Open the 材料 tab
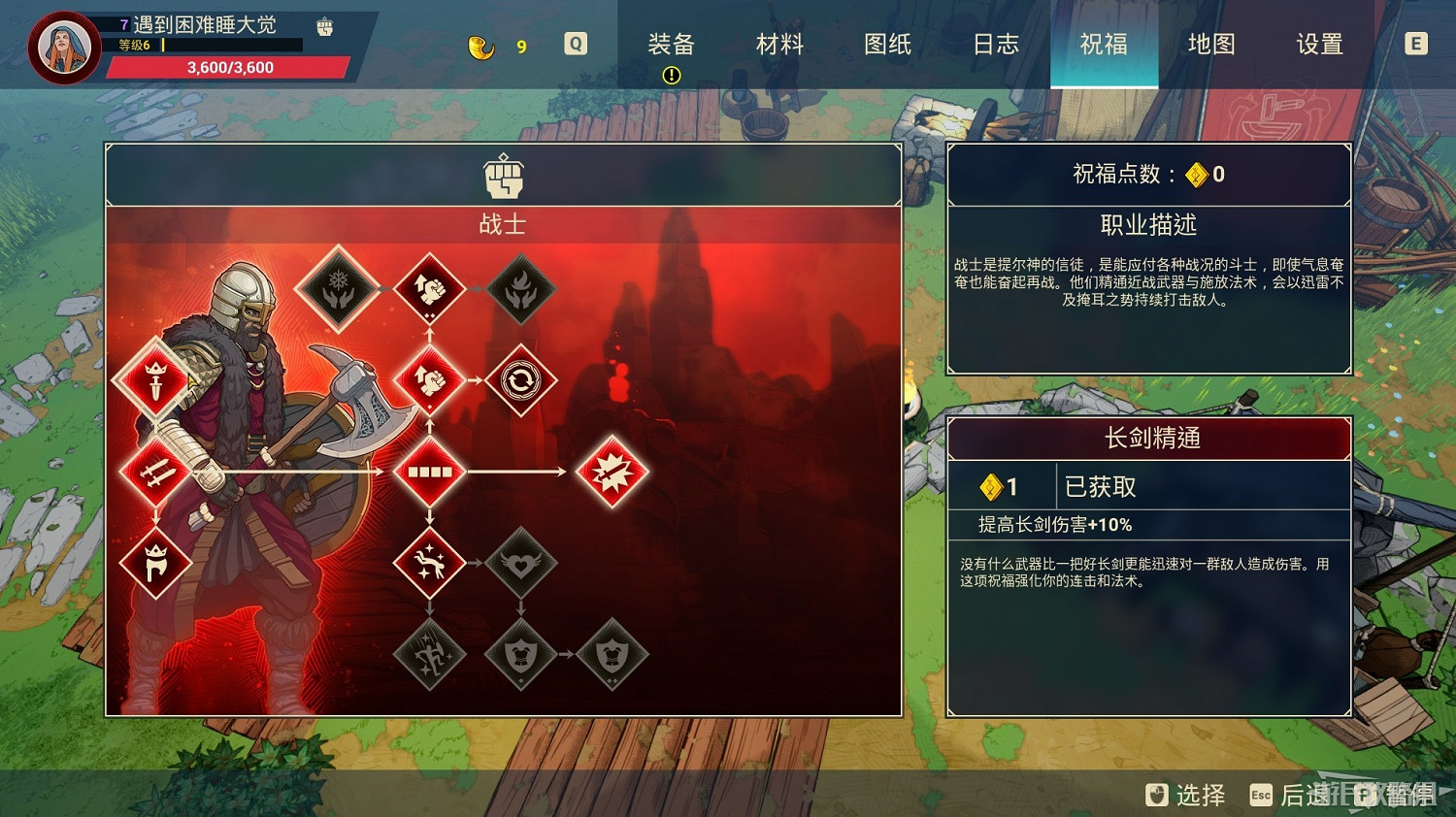The image size is (1456, 817). [778, 44]
